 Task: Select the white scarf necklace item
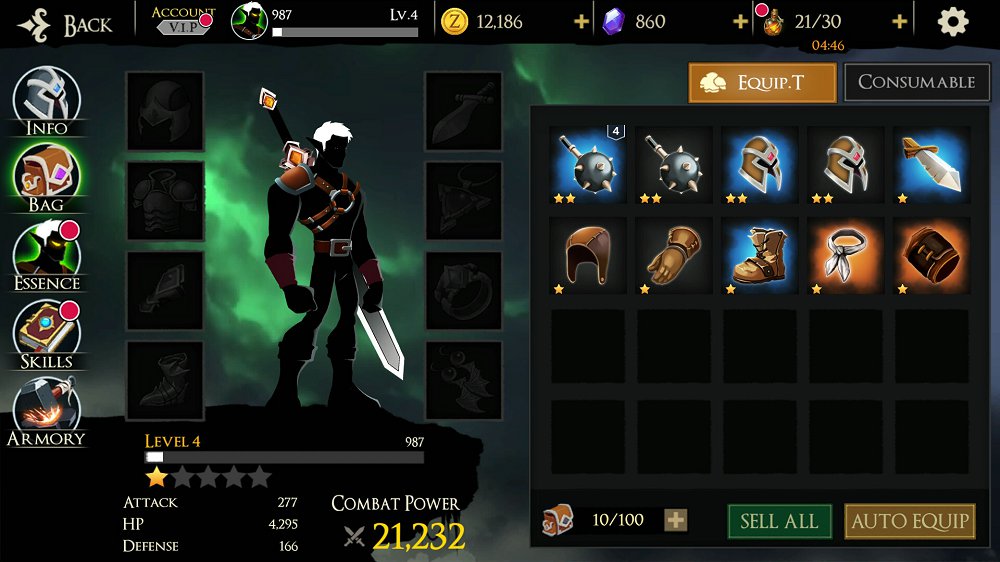tap(845, 255)
